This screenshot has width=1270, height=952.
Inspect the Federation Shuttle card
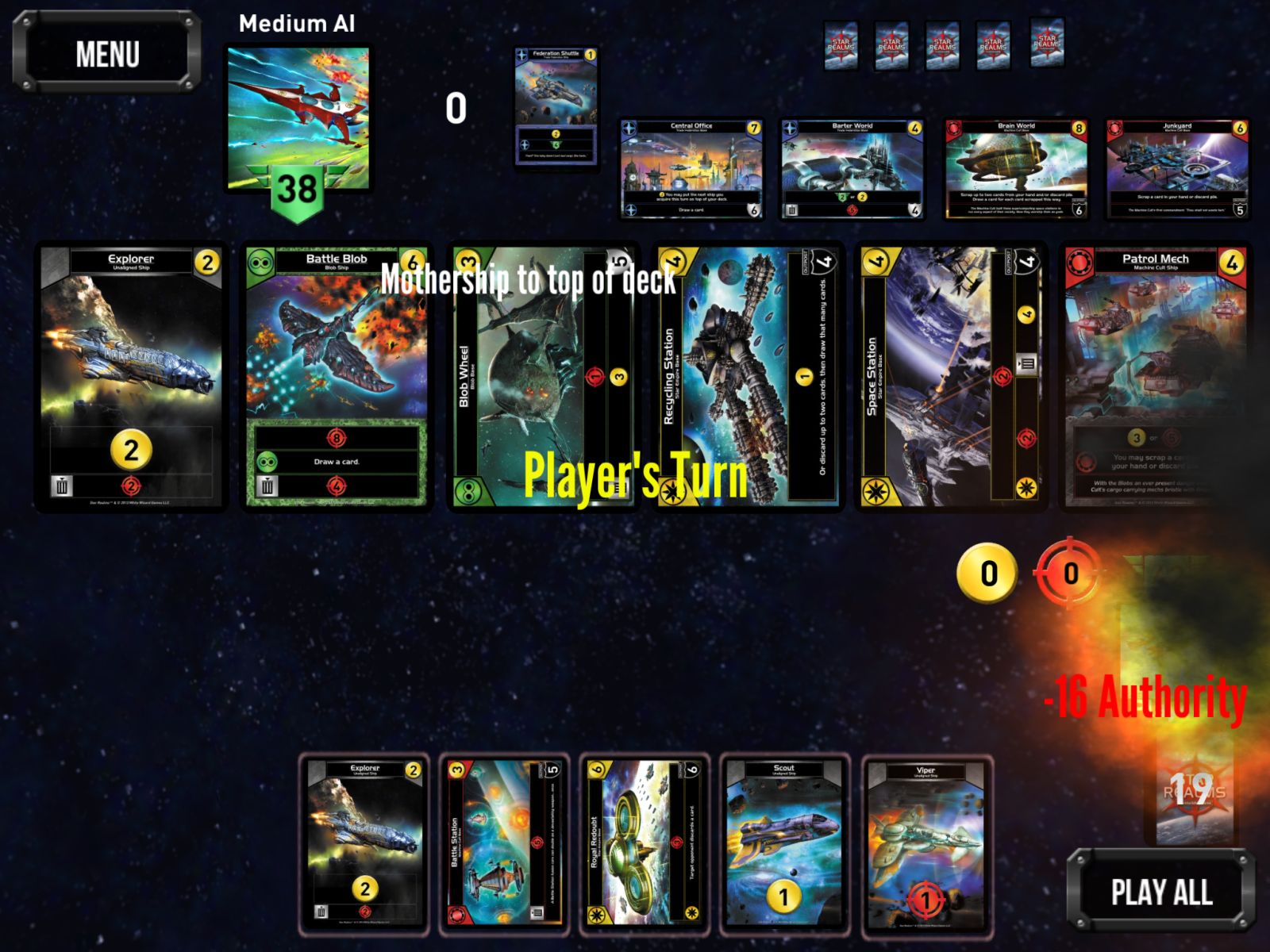click(556, 106)
